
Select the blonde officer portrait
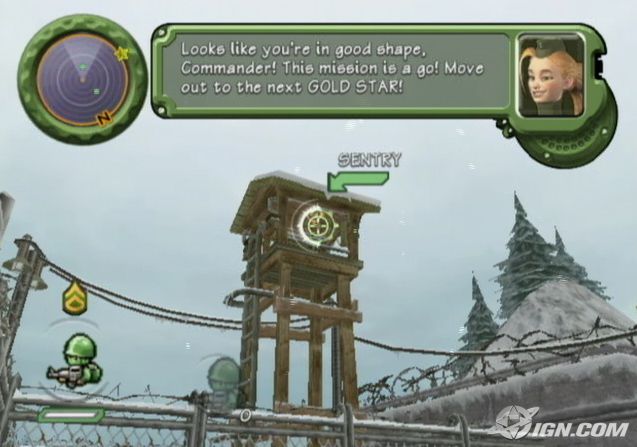pyautogui.click(x=551, y=76)
